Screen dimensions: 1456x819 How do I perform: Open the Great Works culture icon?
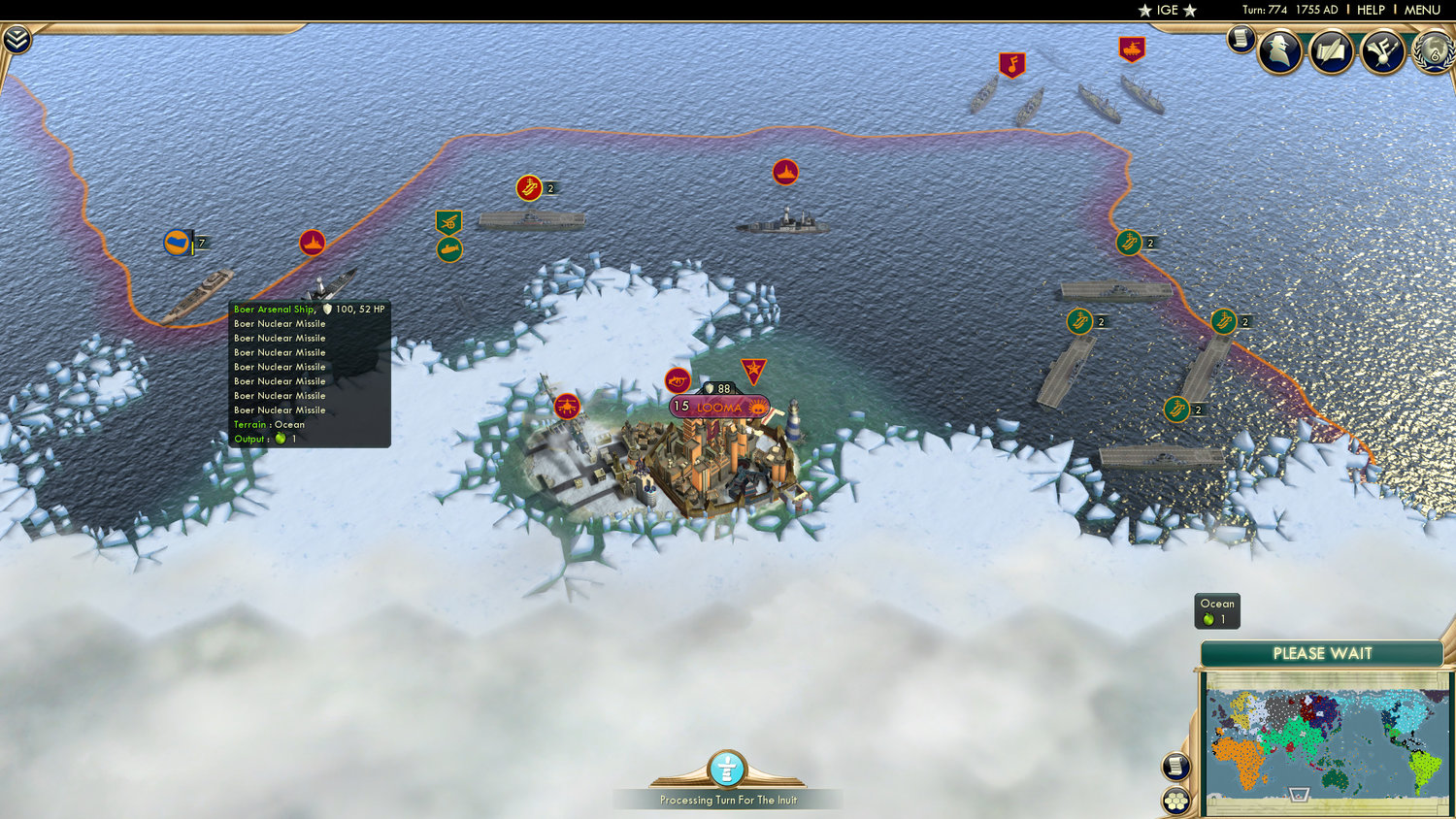pos(1380,51)
